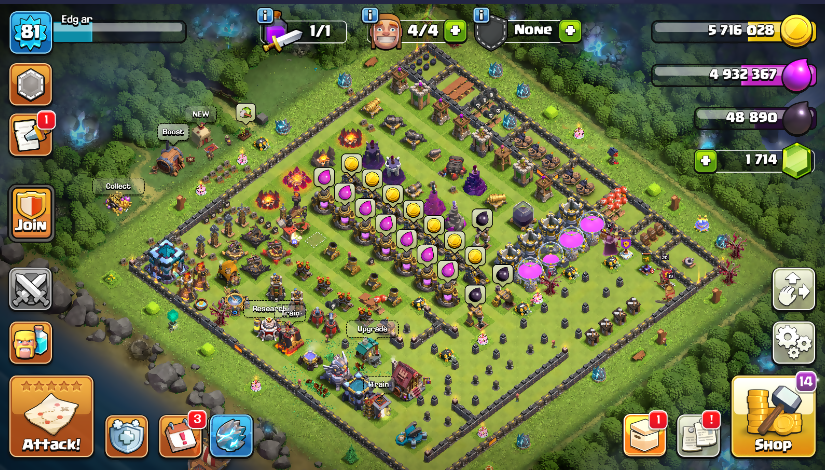Open the Shop
This screenshot has height=470, width=825.
[772, 417]
